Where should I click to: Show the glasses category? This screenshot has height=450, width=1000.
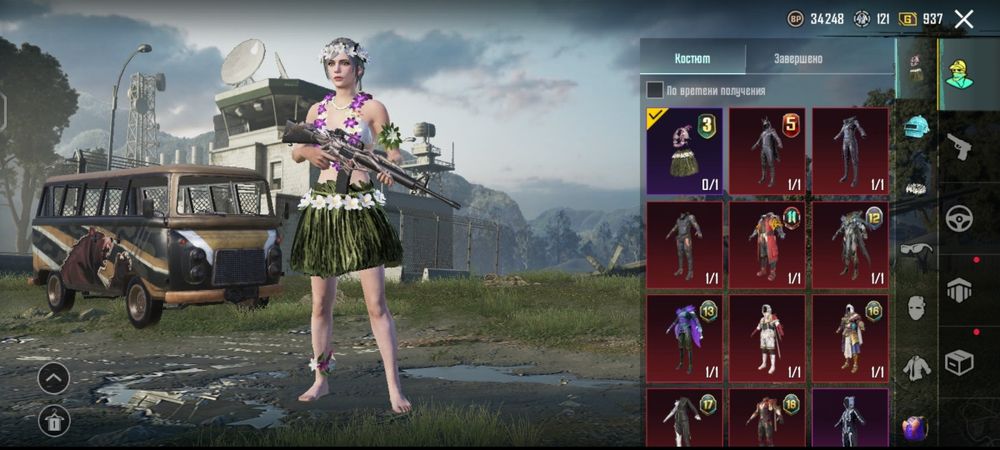pos(917,250)
